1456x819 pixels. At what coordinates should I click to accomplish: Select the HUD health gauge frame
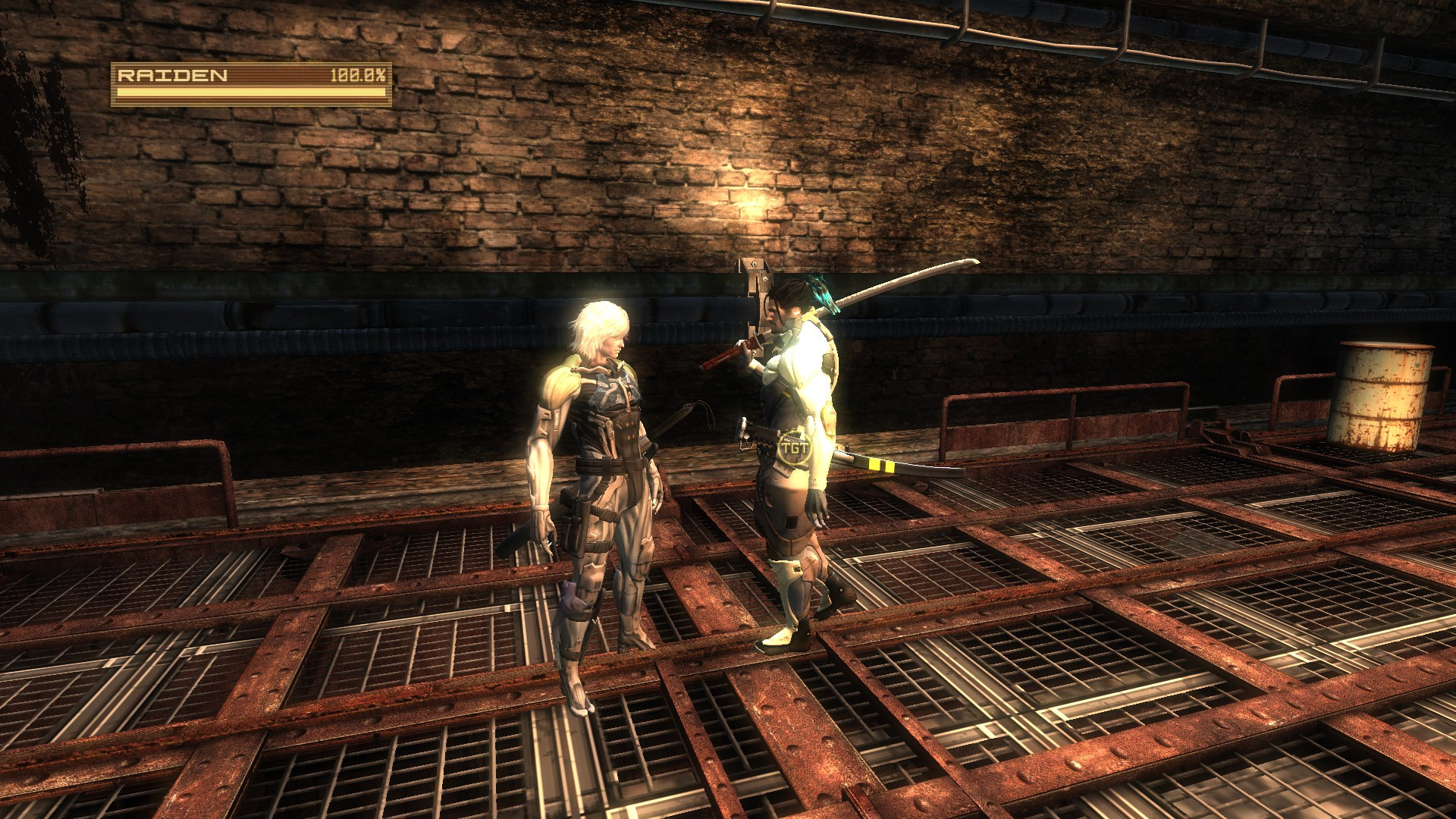click(250, 83)
